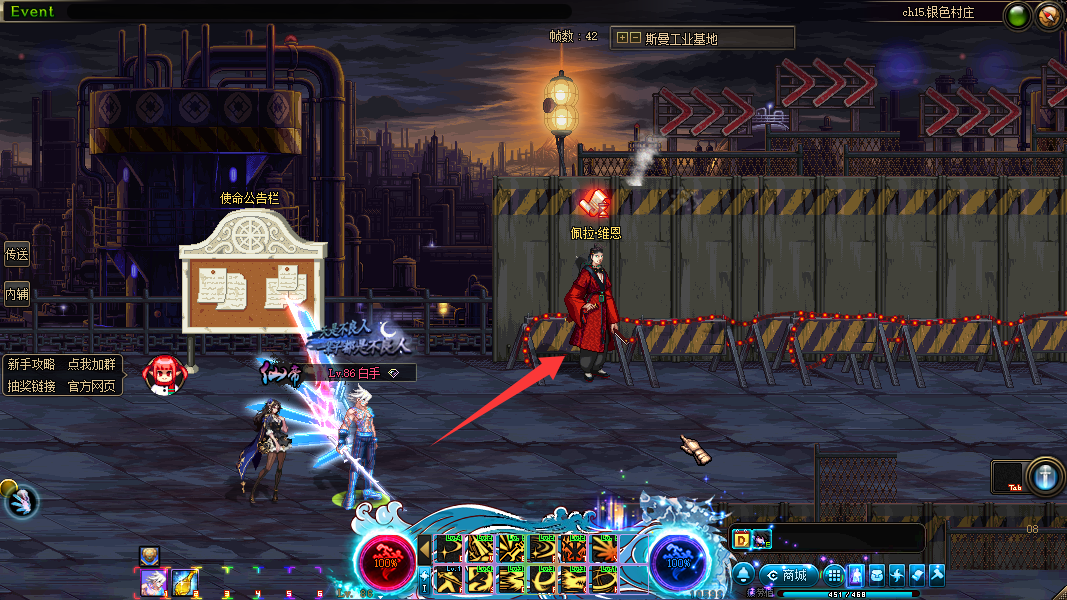Use the golden potion quick slot item
The image size is (1067, 600).
coord(184,582)
